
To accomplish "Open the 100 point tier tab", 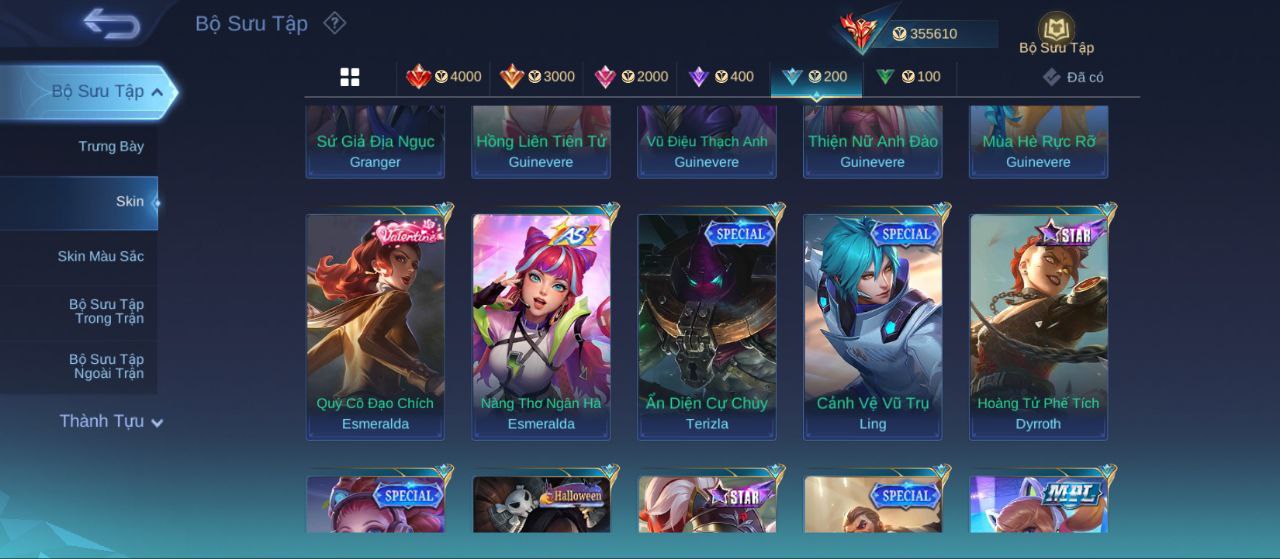I will 908,77.
